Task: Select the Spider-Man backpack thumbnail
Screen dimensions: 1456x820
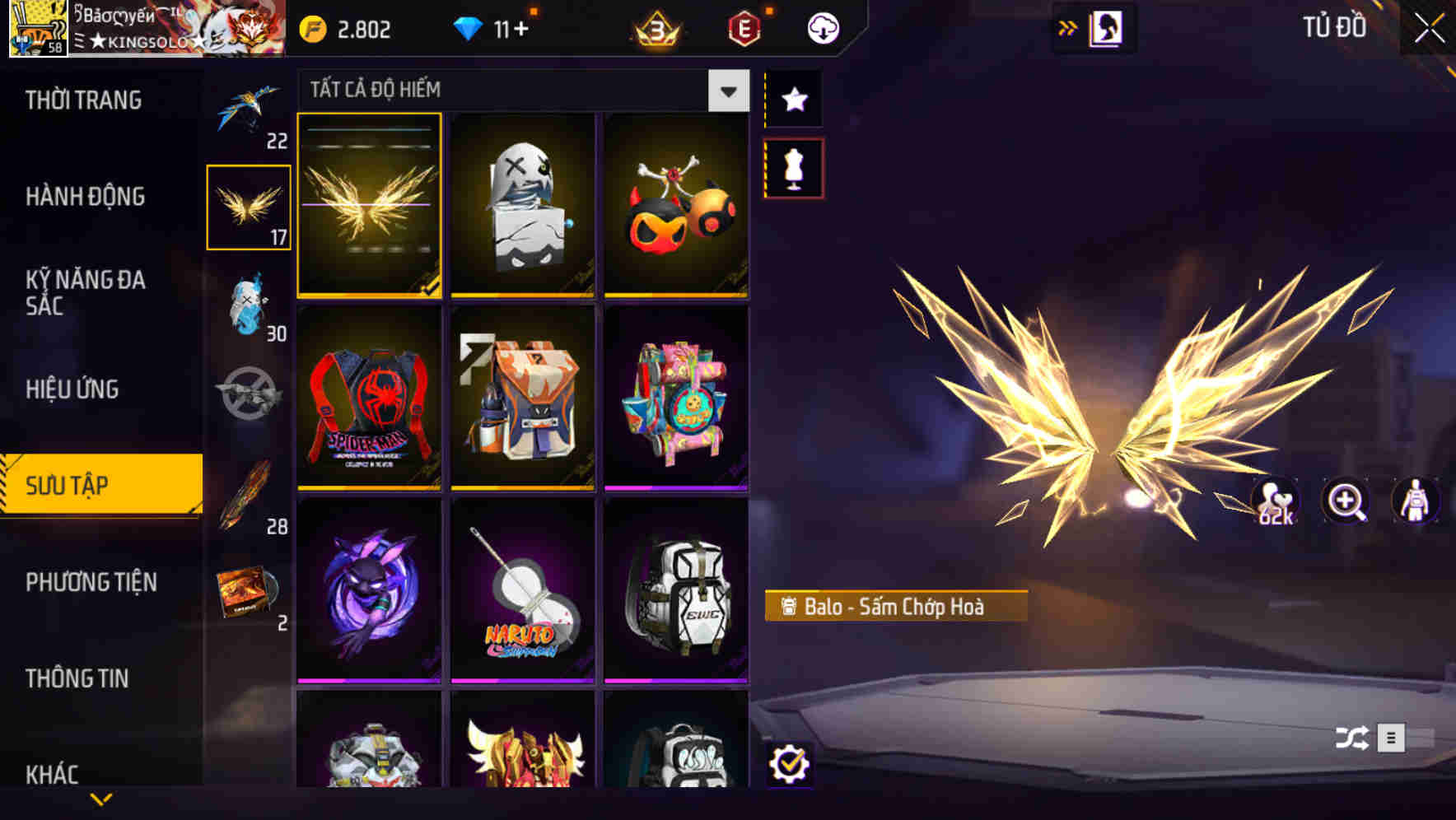Action: click(x=369, y=401)
